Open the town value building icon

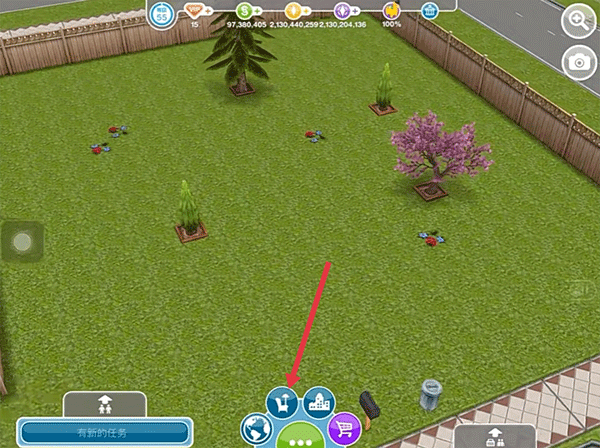click(x=431, y=11)
